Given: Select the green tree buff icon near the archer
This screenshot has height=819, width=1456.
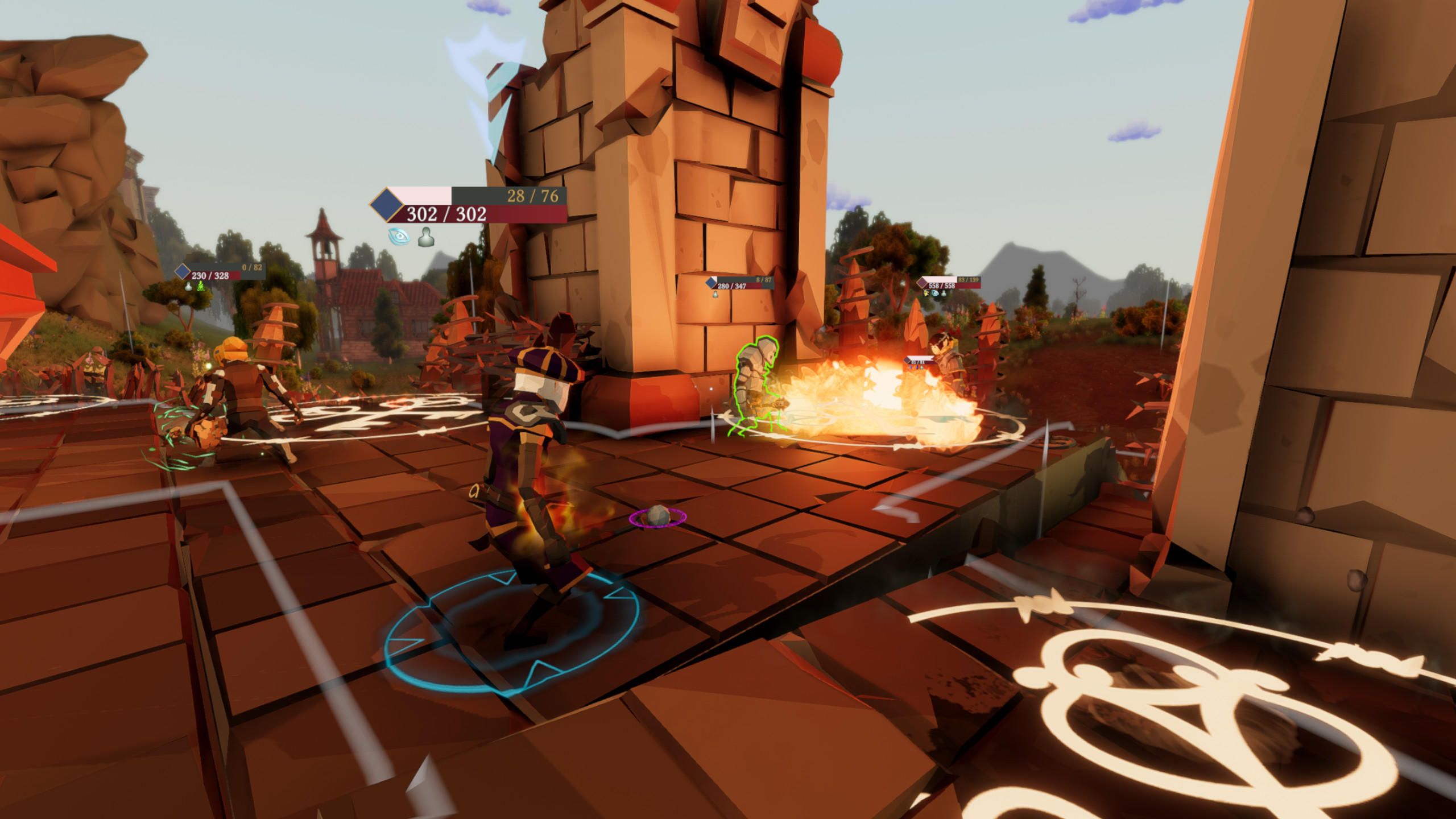Looking at the screenshot, I should [201, 286].
